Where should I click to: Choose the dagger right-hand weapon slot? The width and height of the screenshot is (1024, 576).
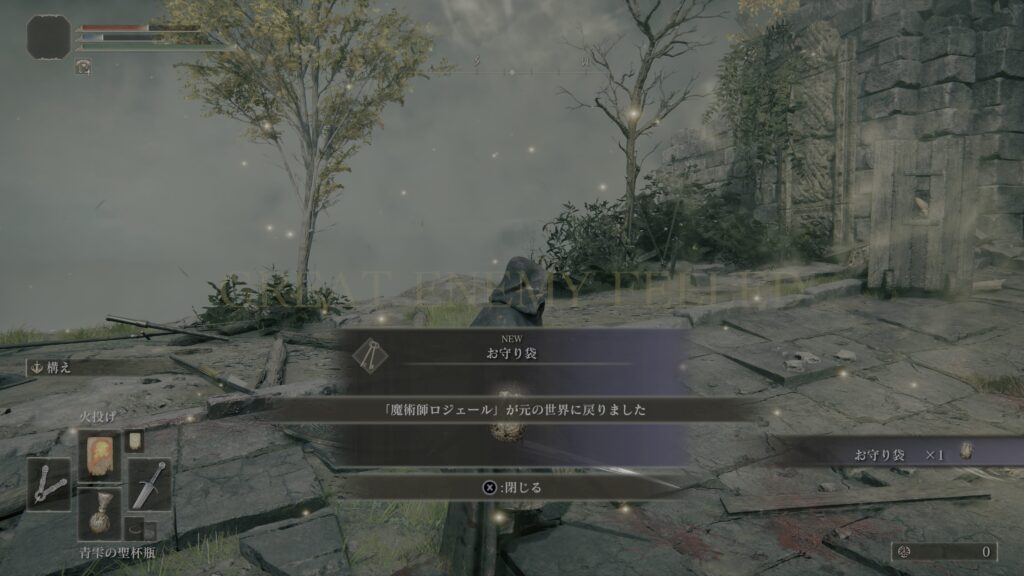[149, 484]
